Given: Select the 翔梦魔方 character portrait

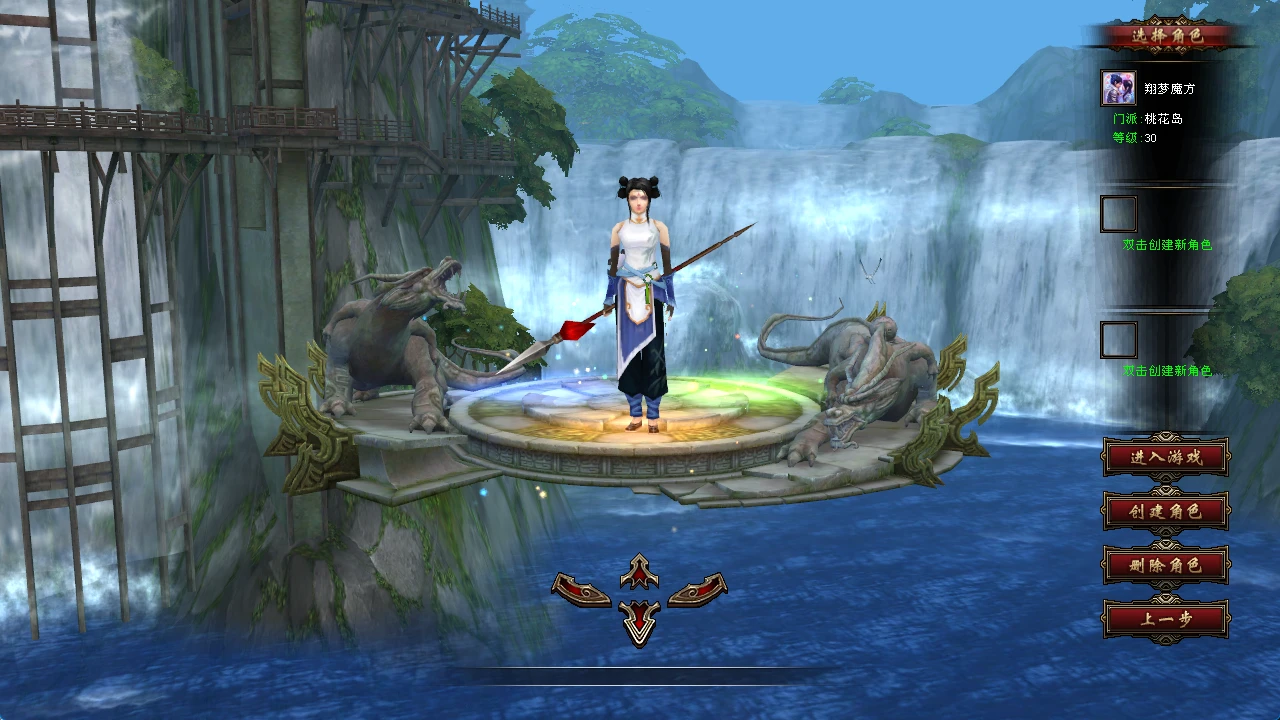Looking at the screenshot, I should click(x=1118, y=88).
